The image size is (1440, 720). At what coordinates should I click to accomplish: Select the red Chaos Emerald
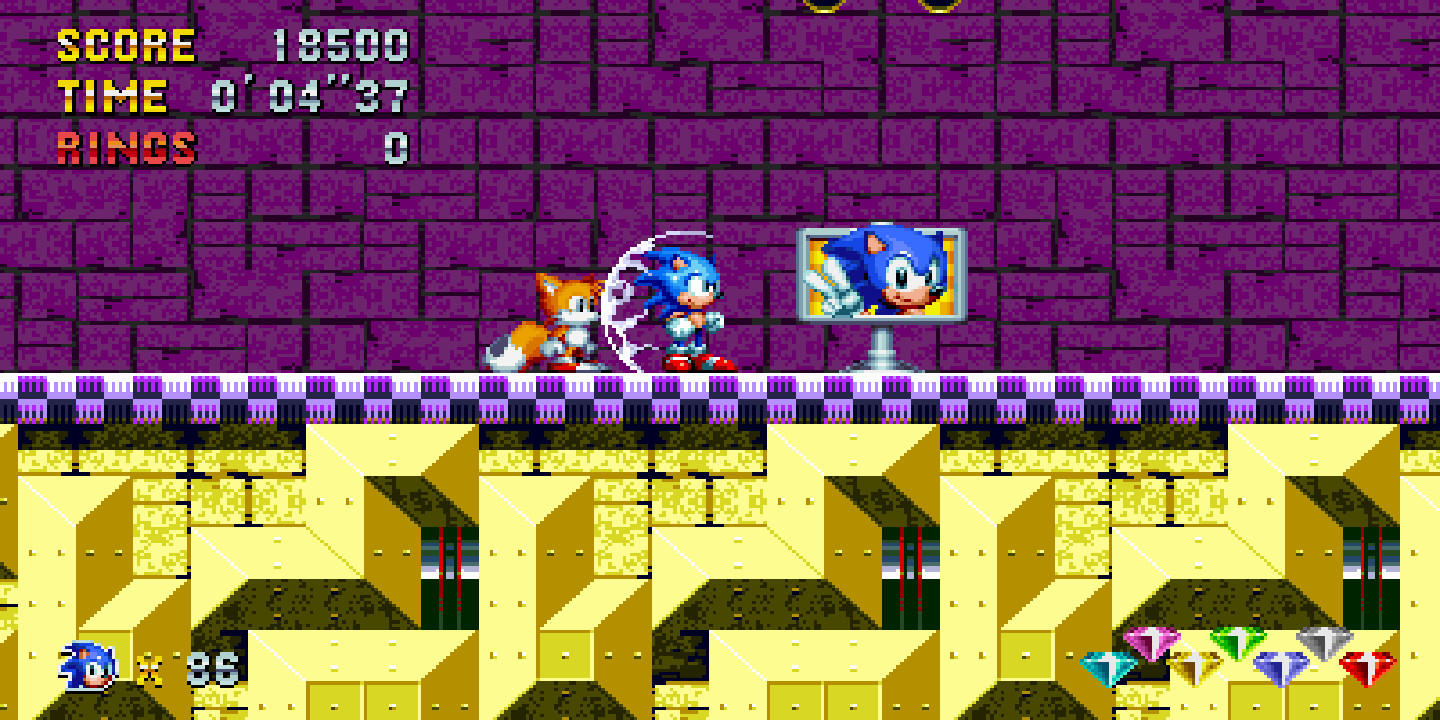pyautogui.click(x=1370, y=668)
